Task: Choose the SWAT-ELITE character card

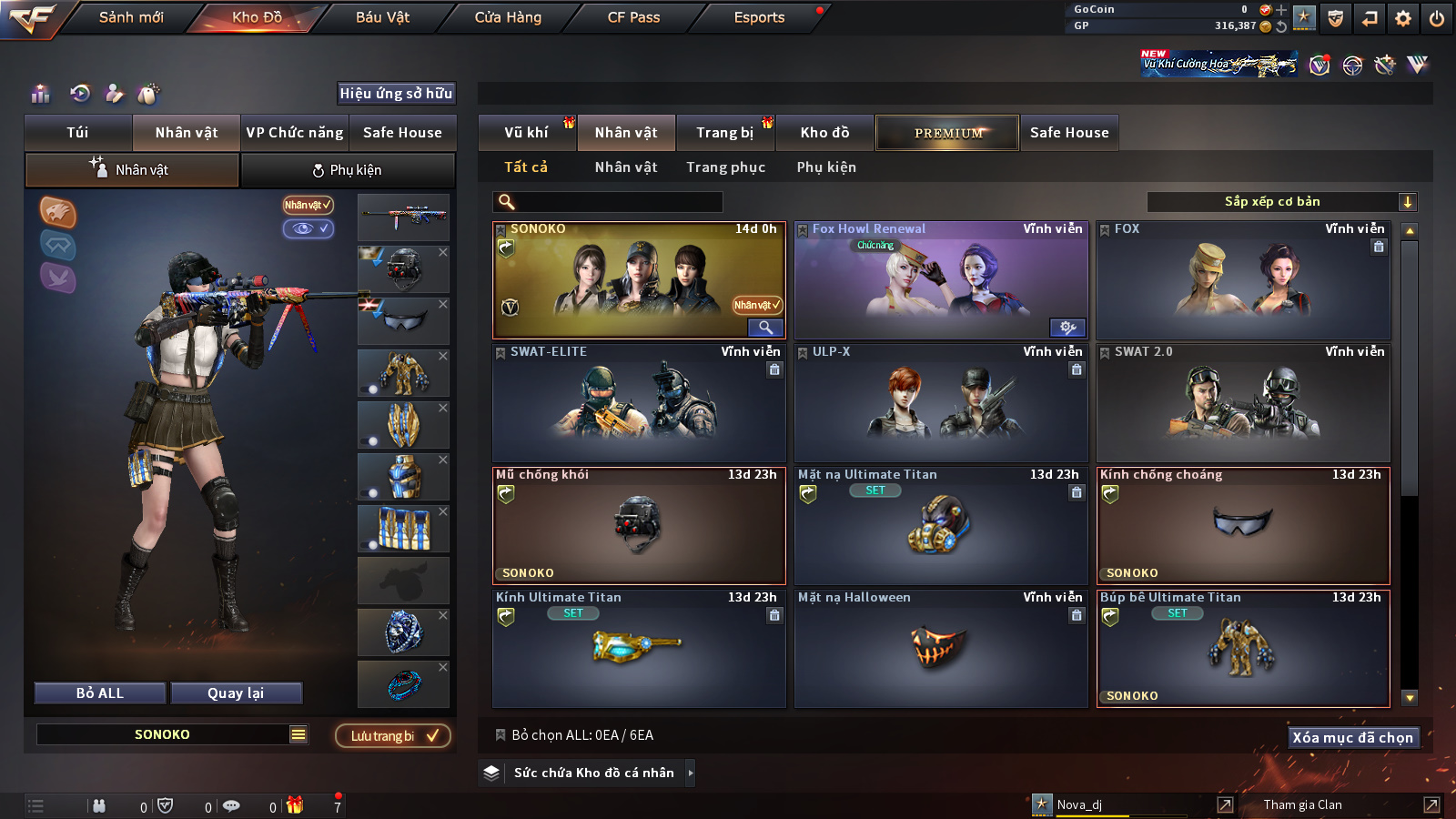Action: [638, 402]
